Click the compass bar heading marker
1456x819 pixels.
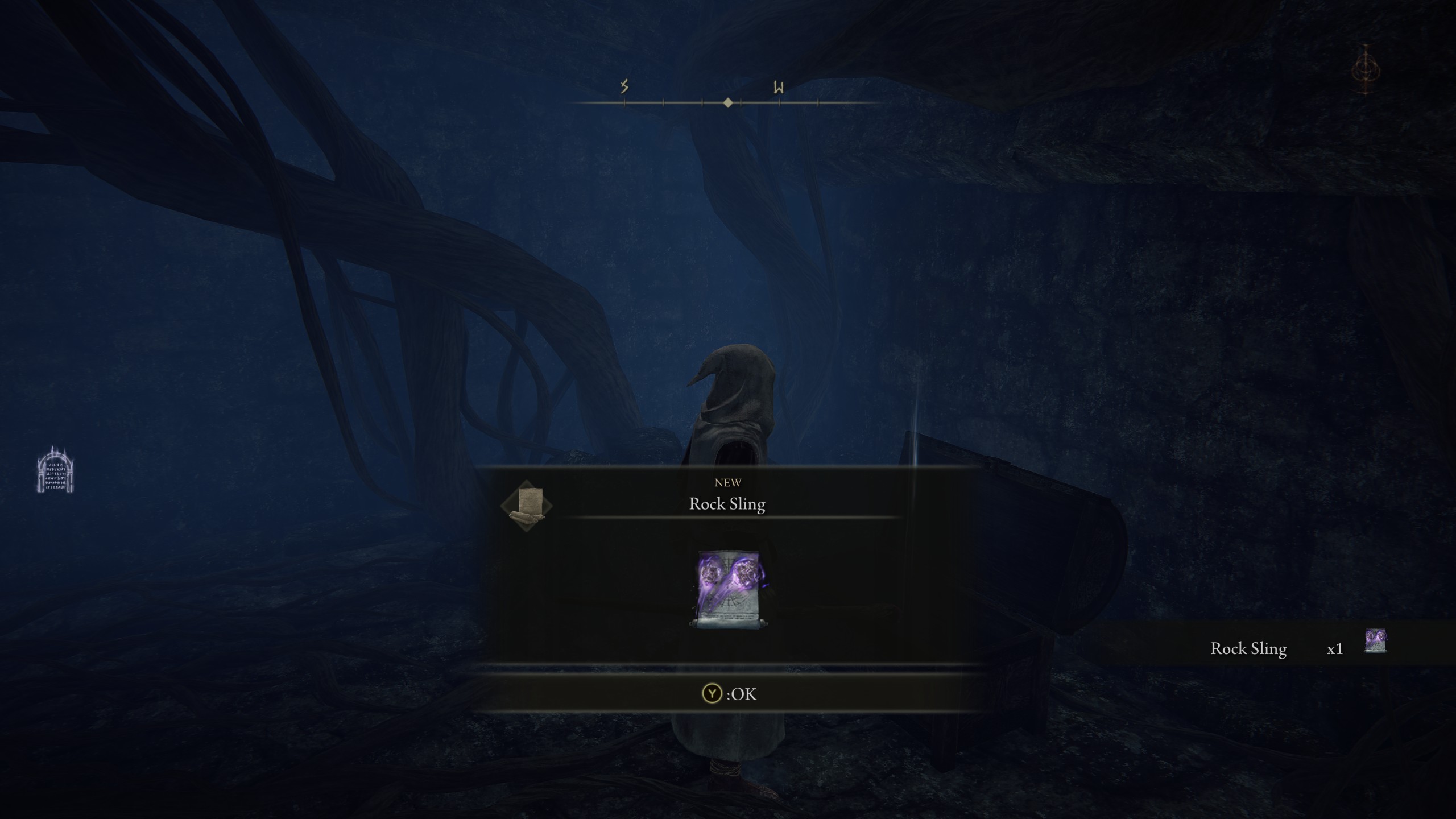tap(728, 103)
